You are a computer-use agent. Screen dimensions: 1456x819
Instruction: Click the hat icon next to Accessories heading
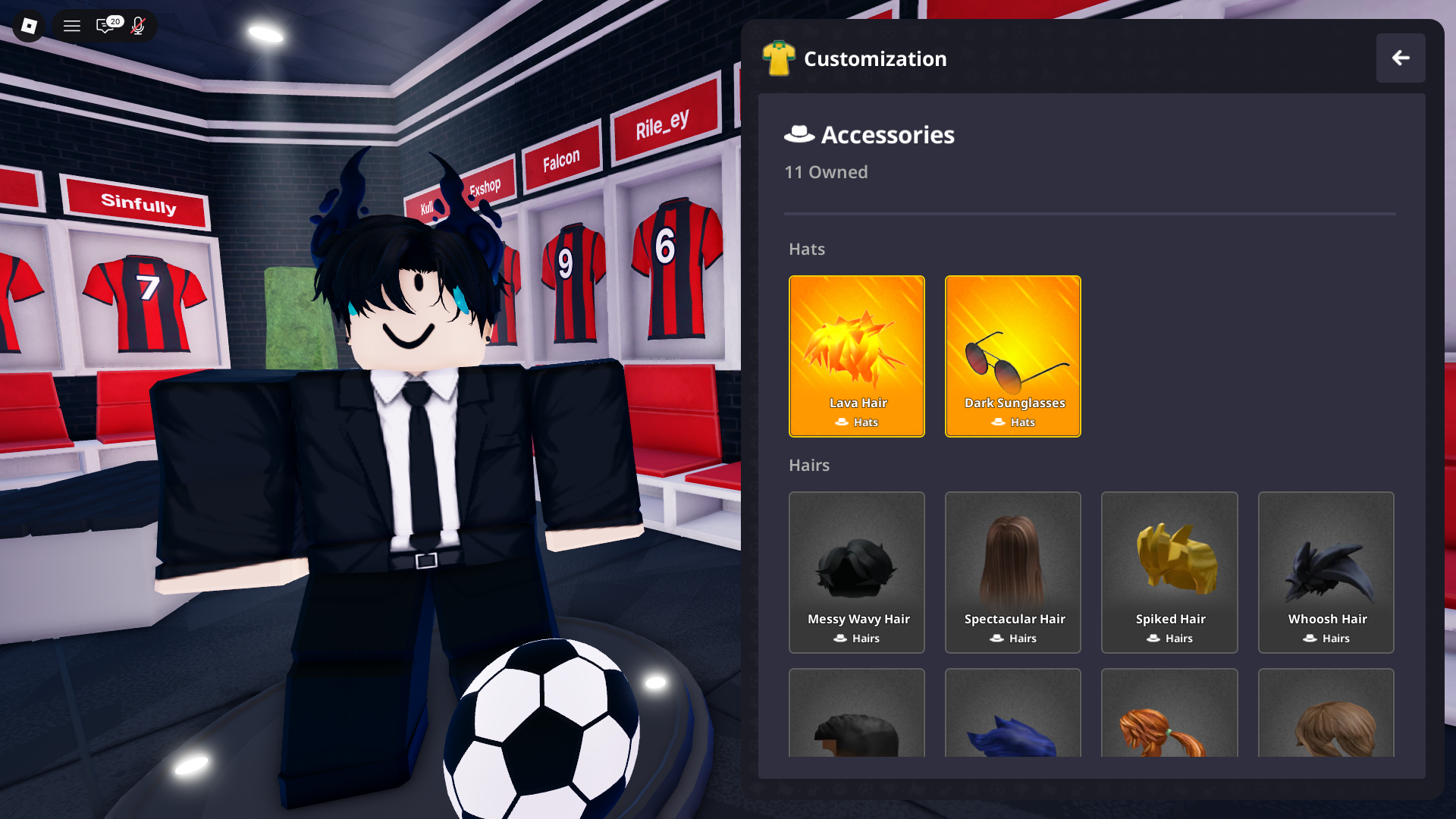coord(798,134)
